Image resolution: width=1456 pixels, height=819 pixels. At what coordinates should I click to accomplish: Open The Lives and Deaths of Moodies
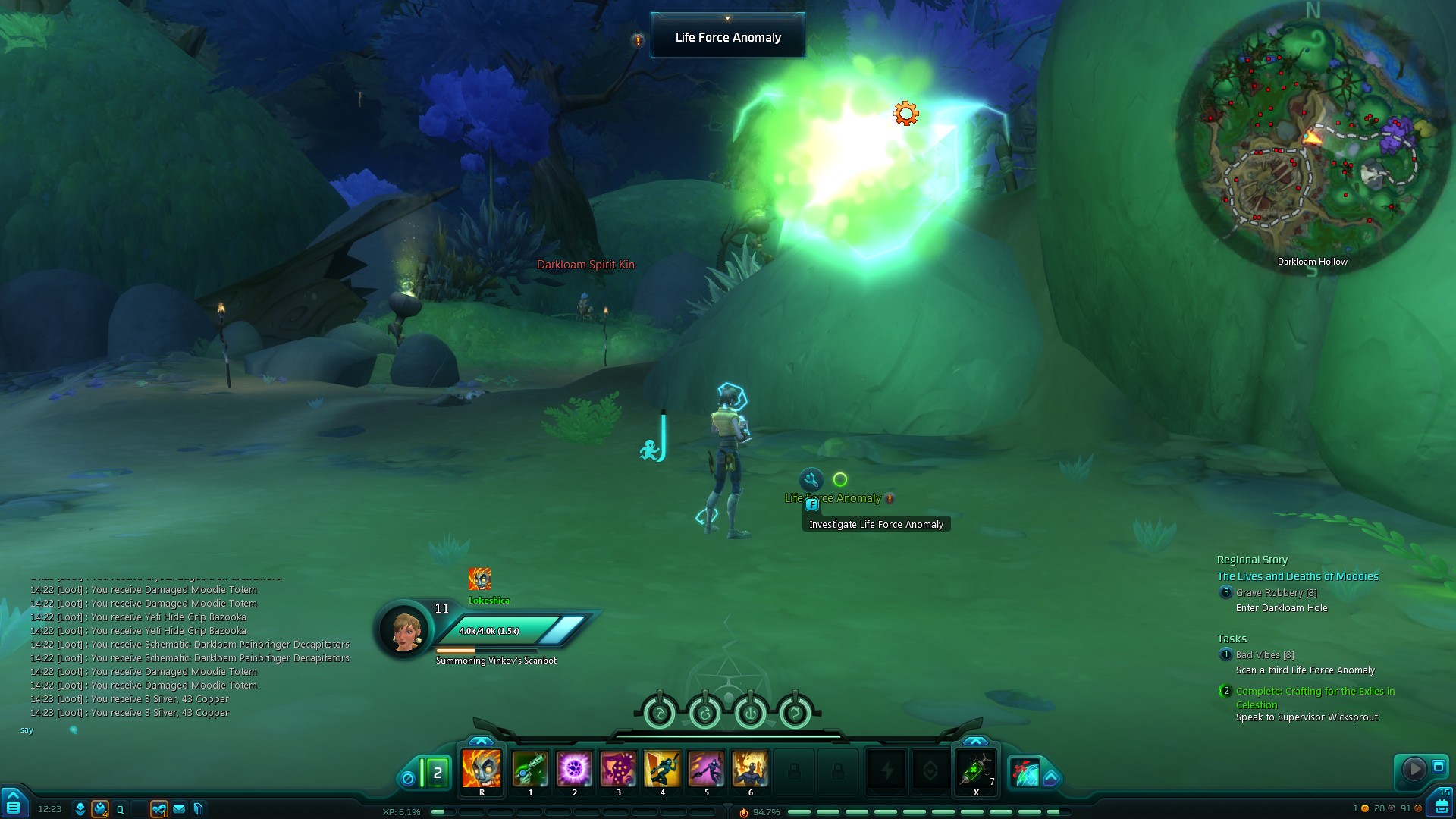1298,576
